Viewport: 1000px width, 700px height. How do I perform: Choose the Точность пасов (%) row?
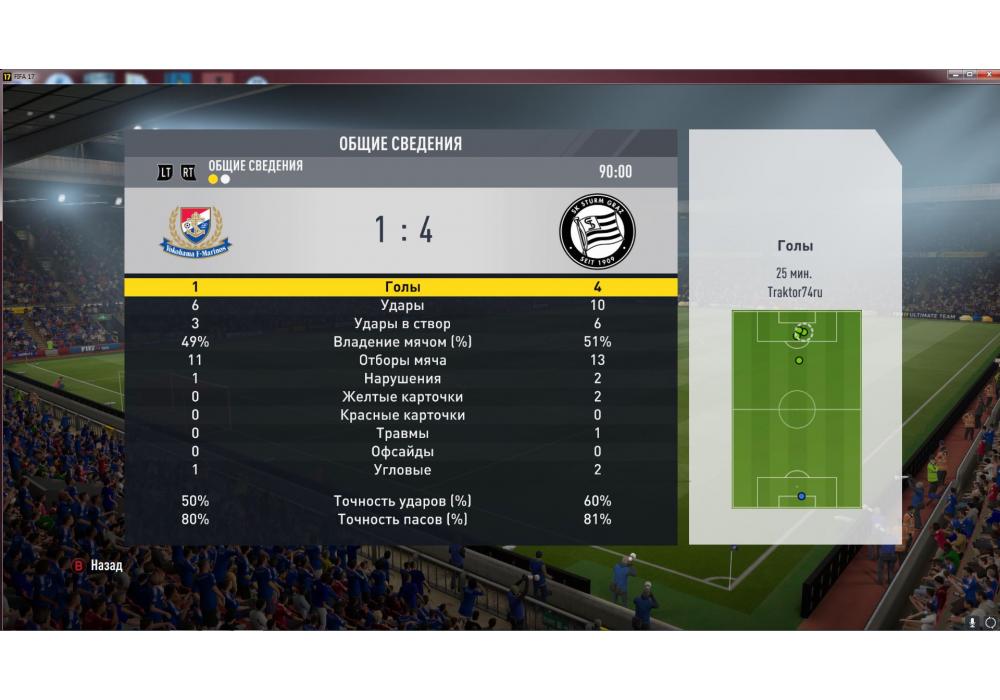[x=402, y=519]
